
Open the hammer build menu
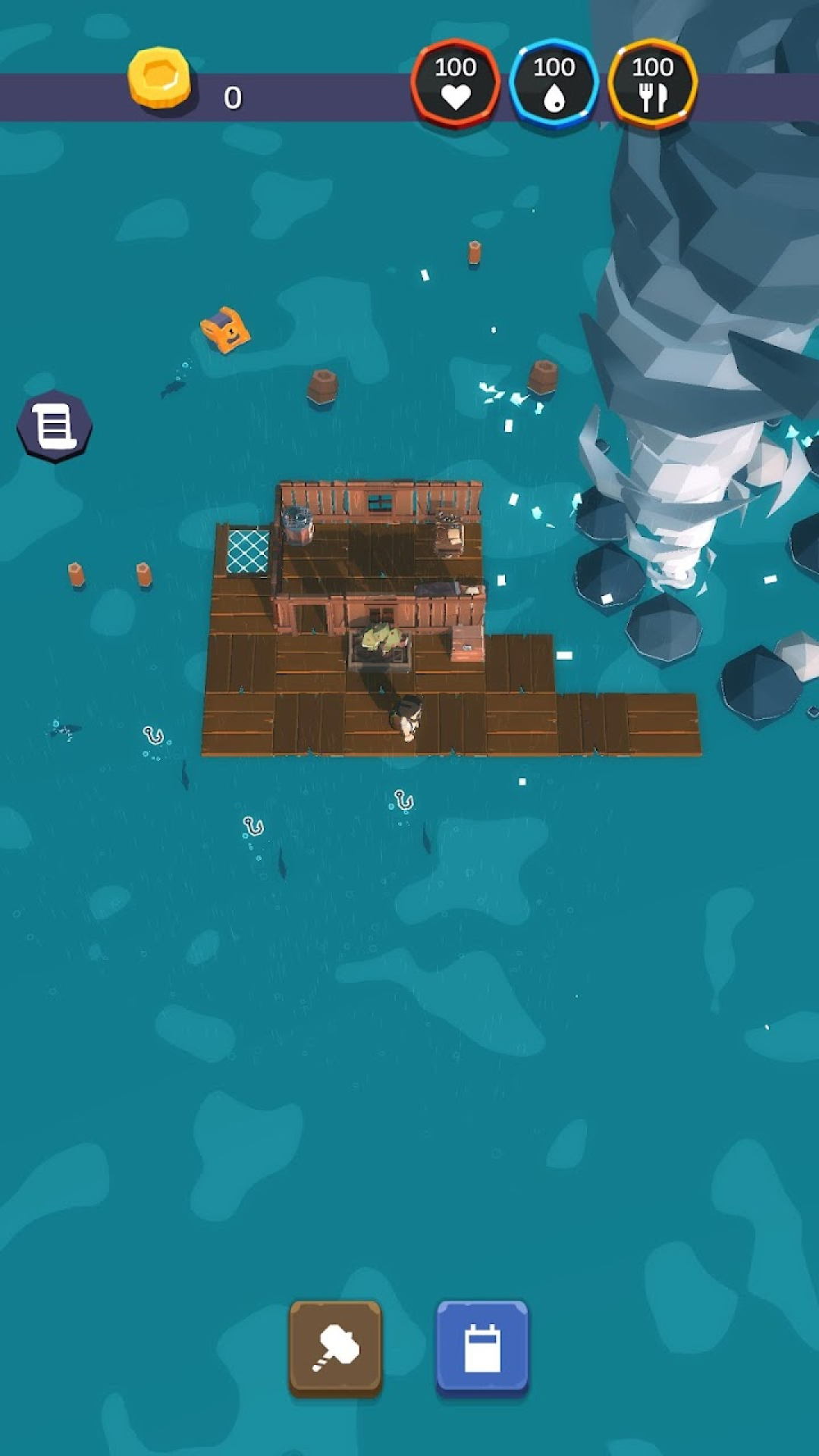tap(335, 1348)
